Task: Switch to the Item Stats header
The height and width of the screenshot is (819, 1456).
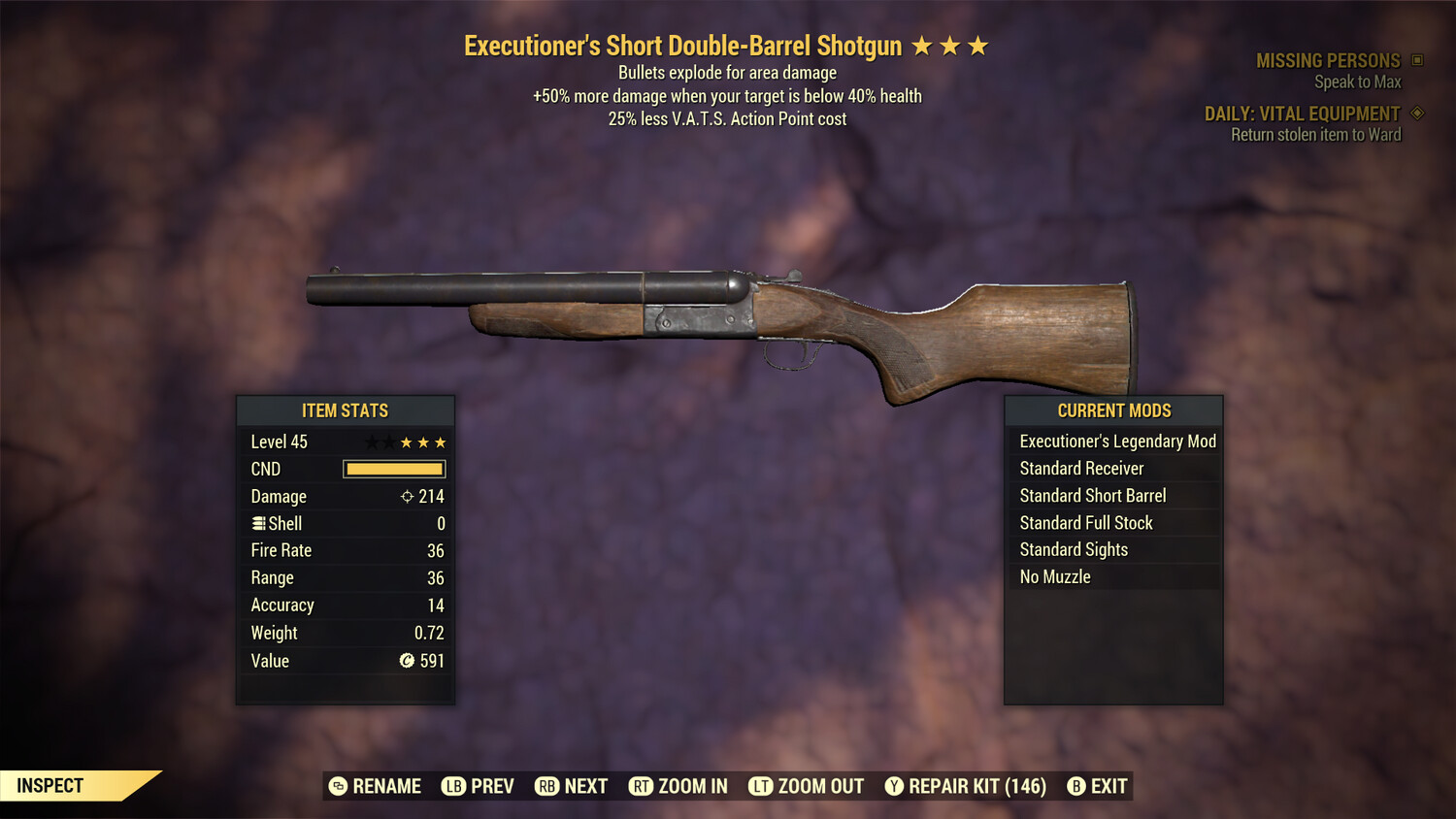Action: click(x=346, y=410)
